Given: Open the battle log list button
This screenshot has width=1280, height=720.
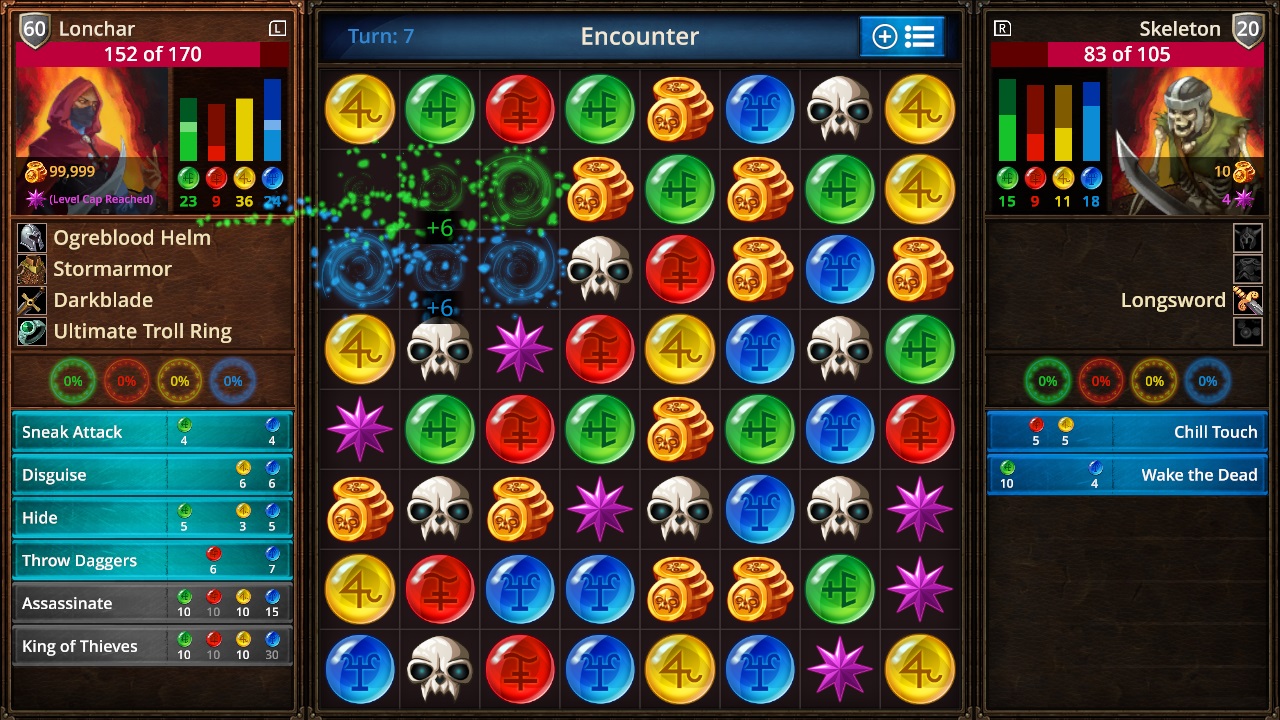Looking at the screenshot, I should coord(921,37).
